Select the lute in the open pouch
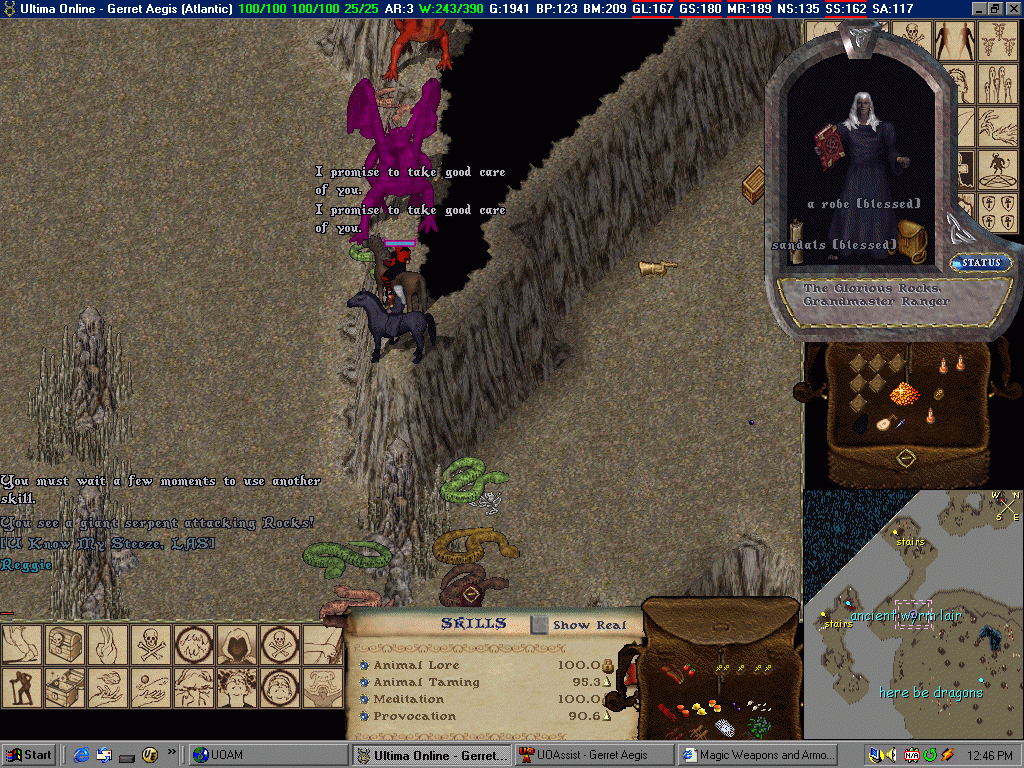 [x=884, y=423]
